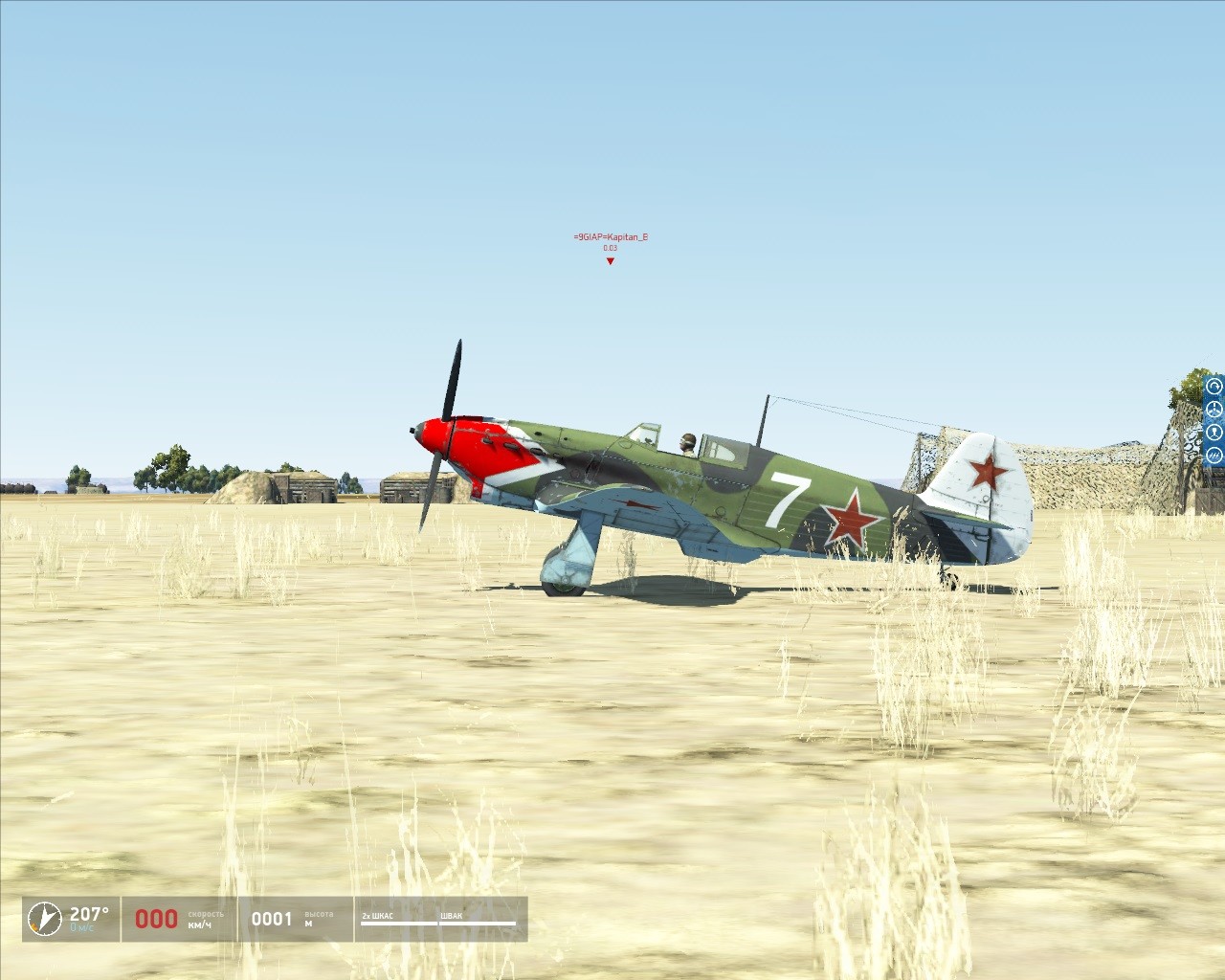The image size is (1225, 980).
Task: Click the compass heading dial
Action: (41, 920)
